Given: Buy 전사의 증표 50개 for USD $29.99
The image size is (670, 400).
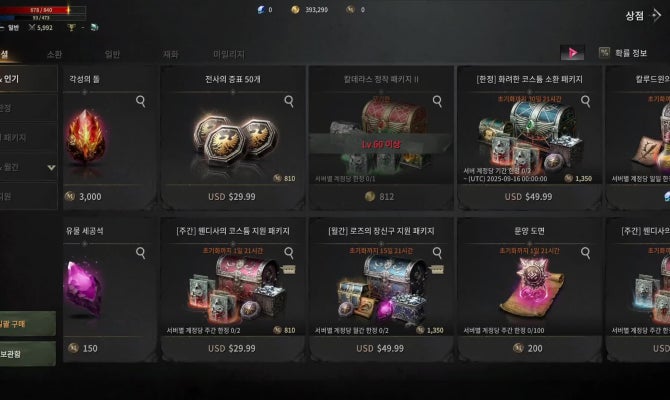Looking at the screenshot, I should [x=231, y=197].
